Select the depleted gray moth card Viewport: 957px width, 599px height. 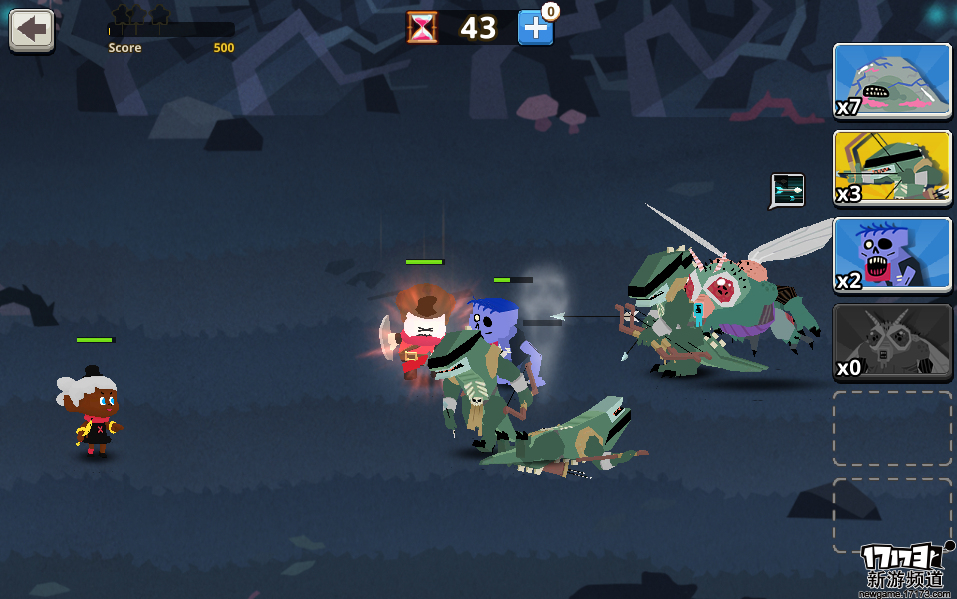(892, 342)
